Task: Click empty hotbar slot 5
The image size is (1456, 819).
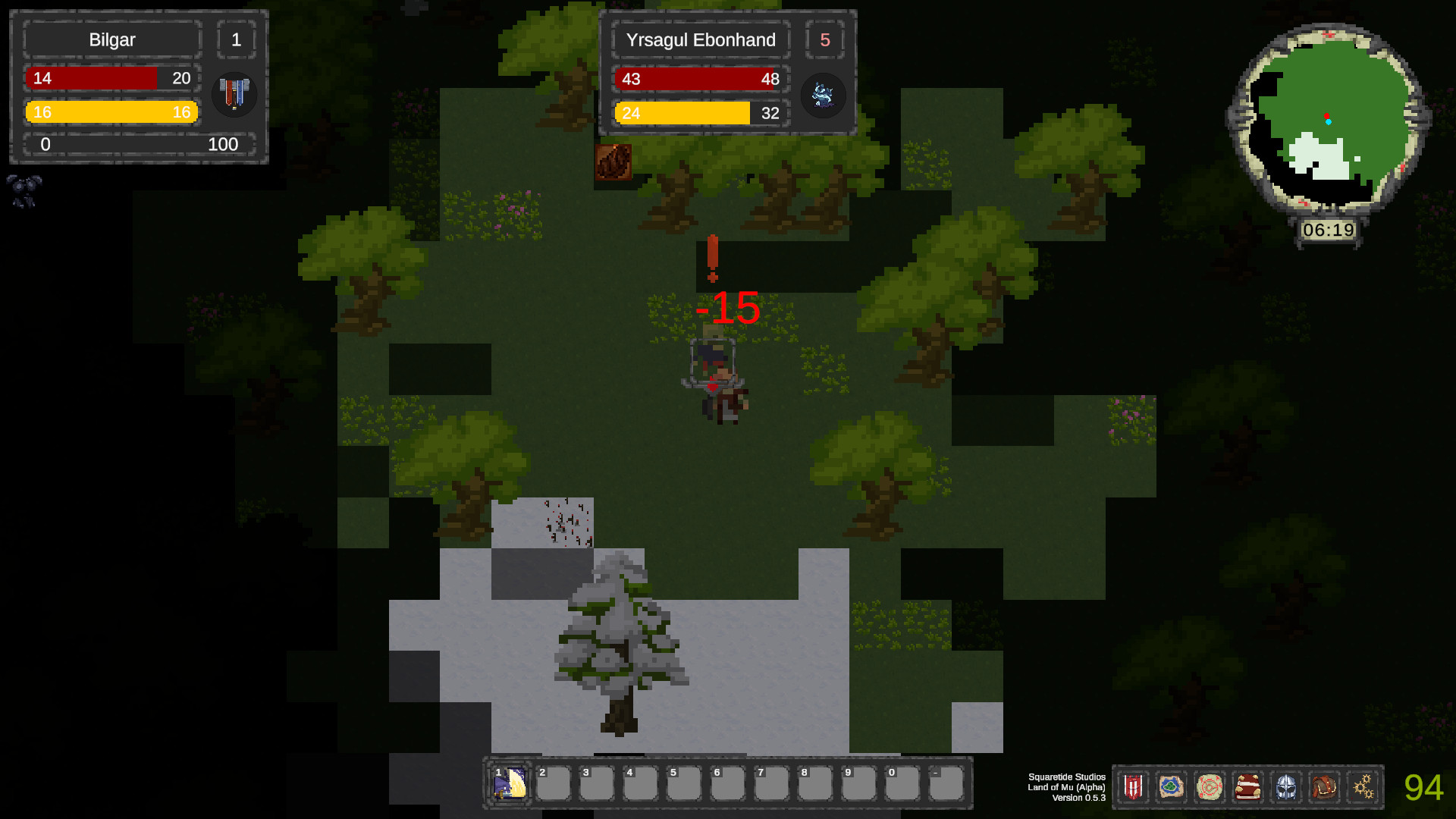Action: pyautogui.click(x=683, y=782)
